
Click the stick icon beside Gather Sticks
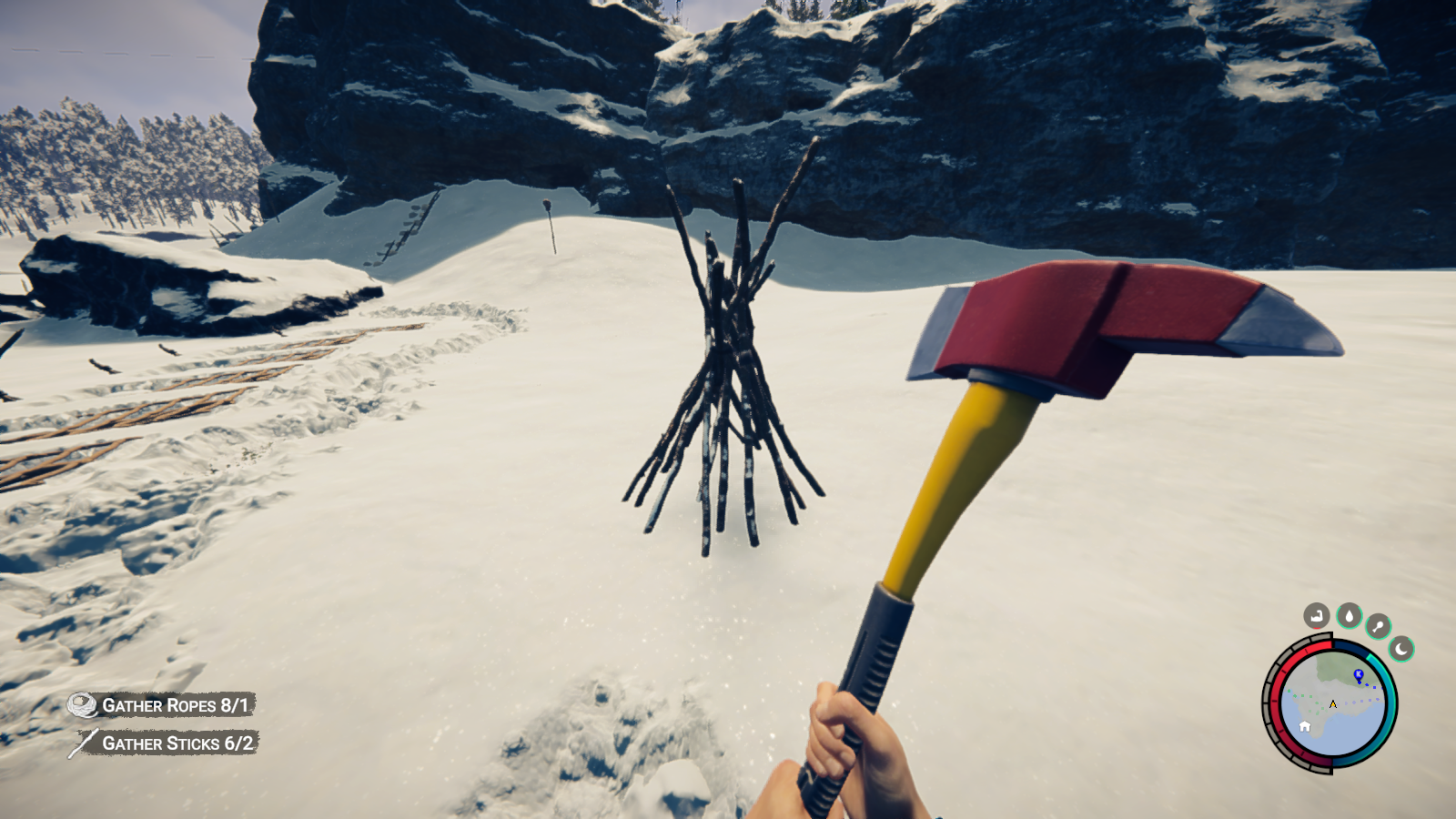point(81,743)
